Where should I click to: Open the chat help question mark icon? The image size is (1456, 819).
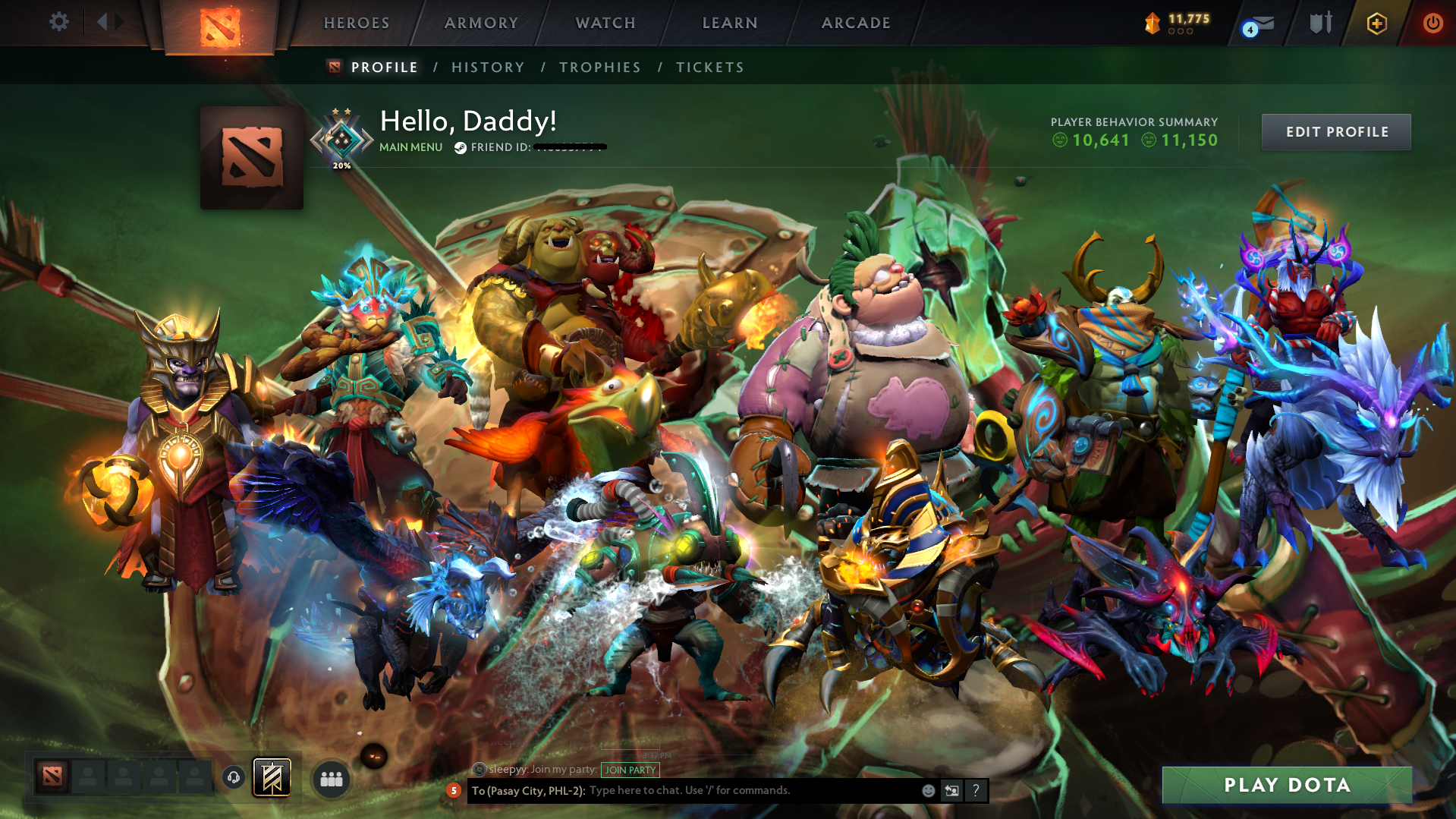pyautogui.click(x=976, y=790)
